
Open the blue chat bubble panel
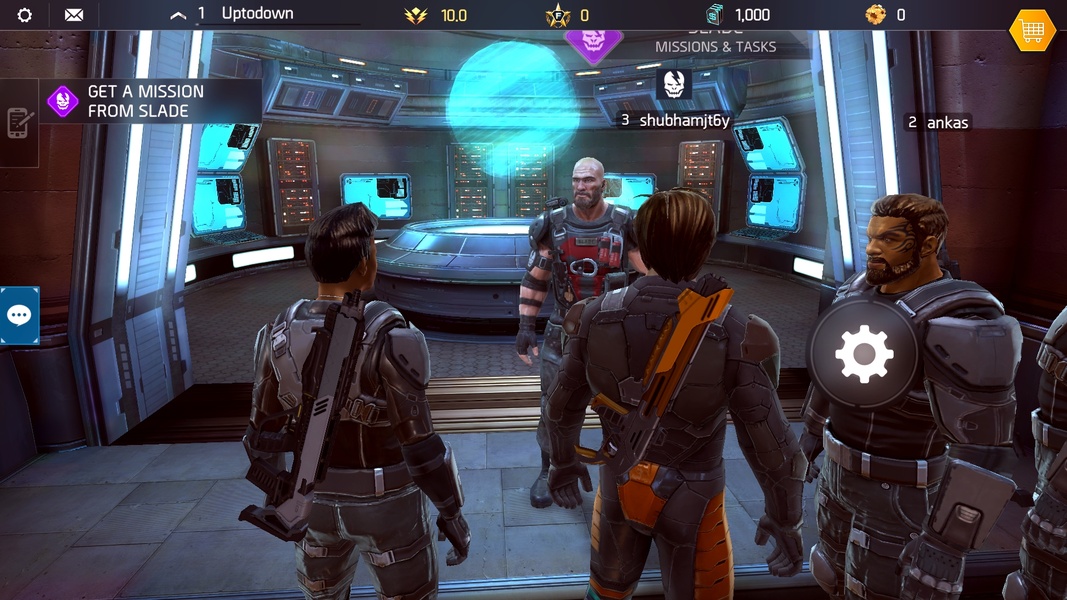point(19,315)
